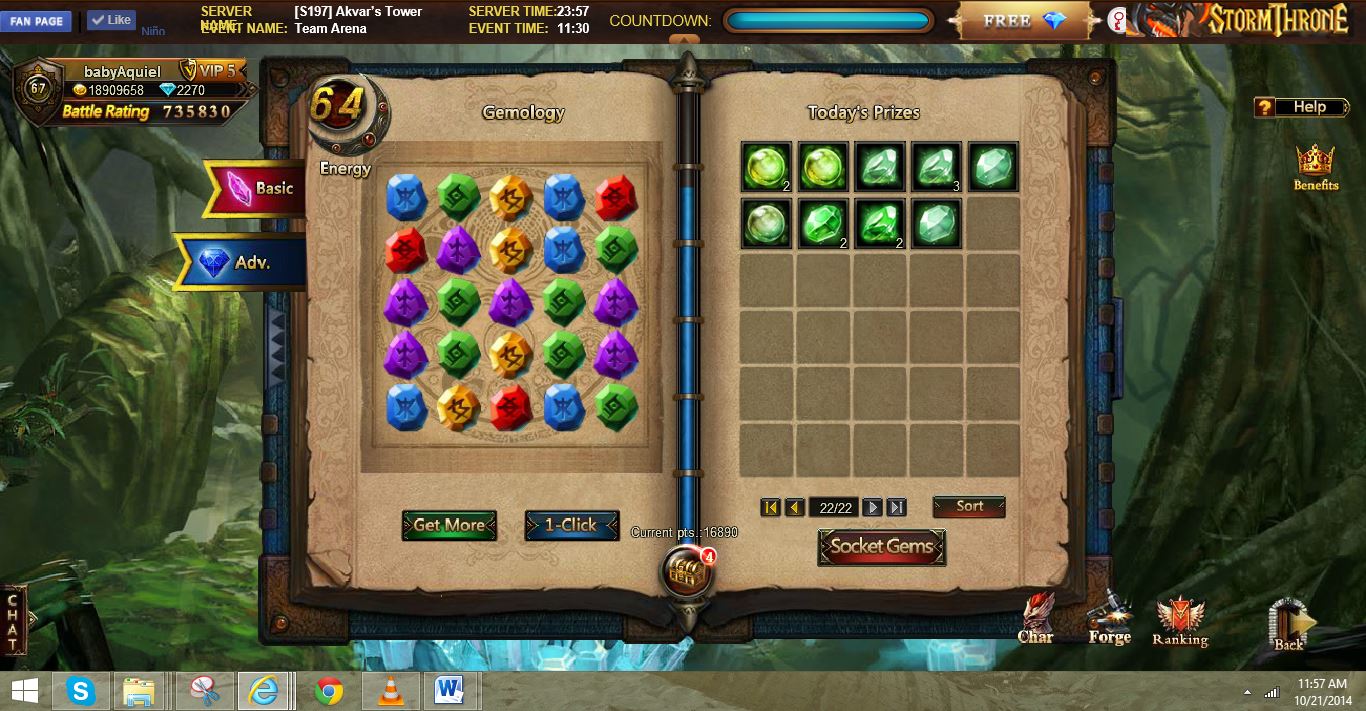
Task: Show the Ranking screen
Action: pos(1180,622)
